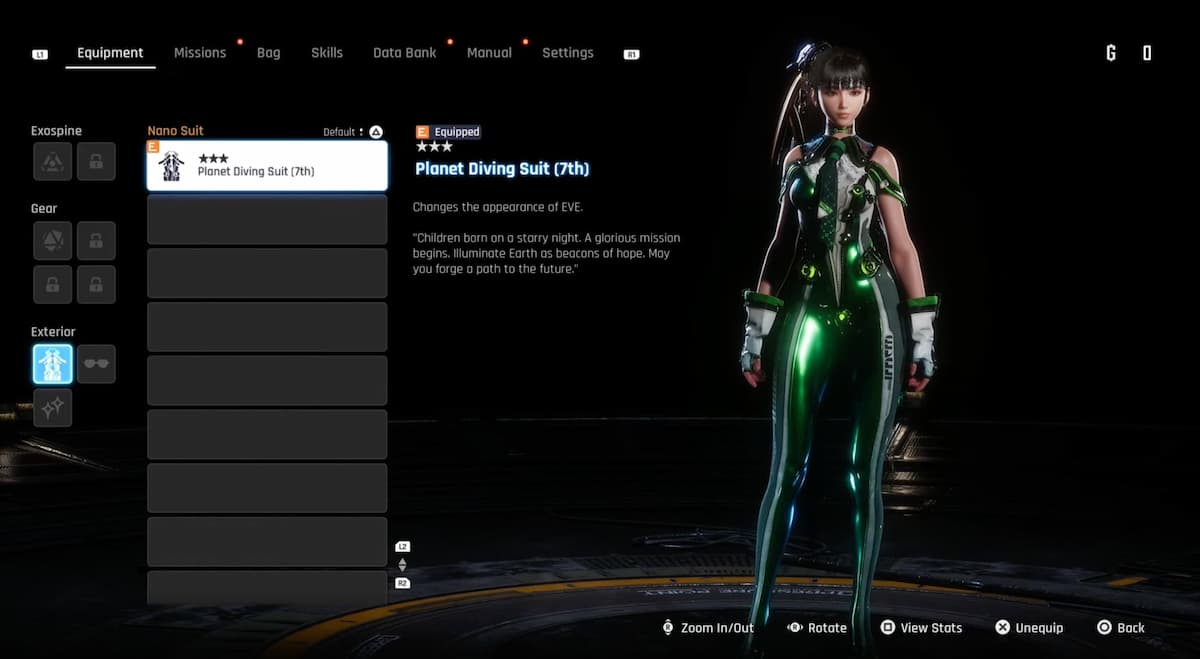Image resolution: width=1200 pixels, height=659 pixels.
Task: Switch to the Equipment tab
Action: click(110, 53)
